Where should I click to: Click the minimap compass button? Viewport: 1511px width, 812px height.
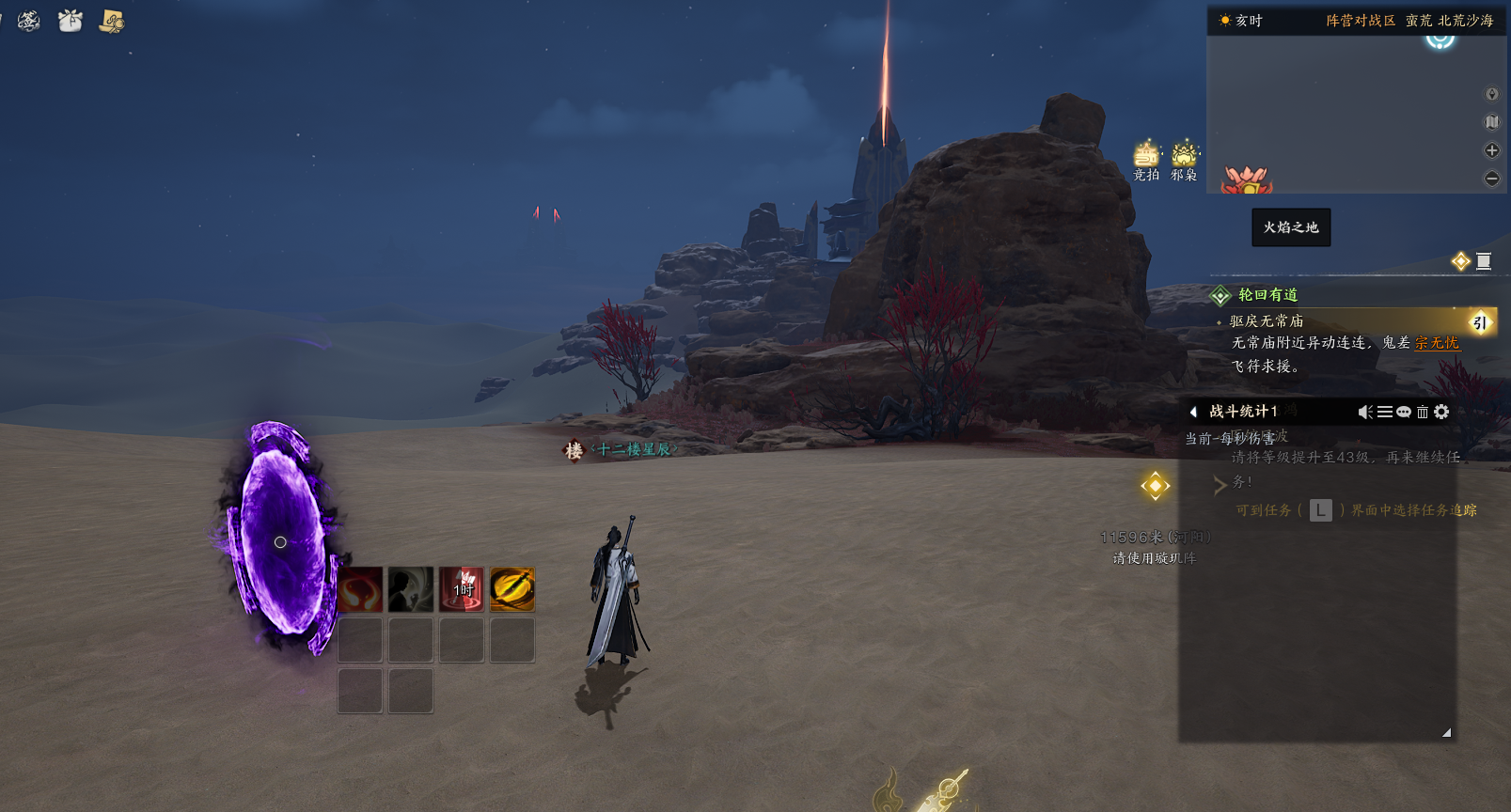1491,94
